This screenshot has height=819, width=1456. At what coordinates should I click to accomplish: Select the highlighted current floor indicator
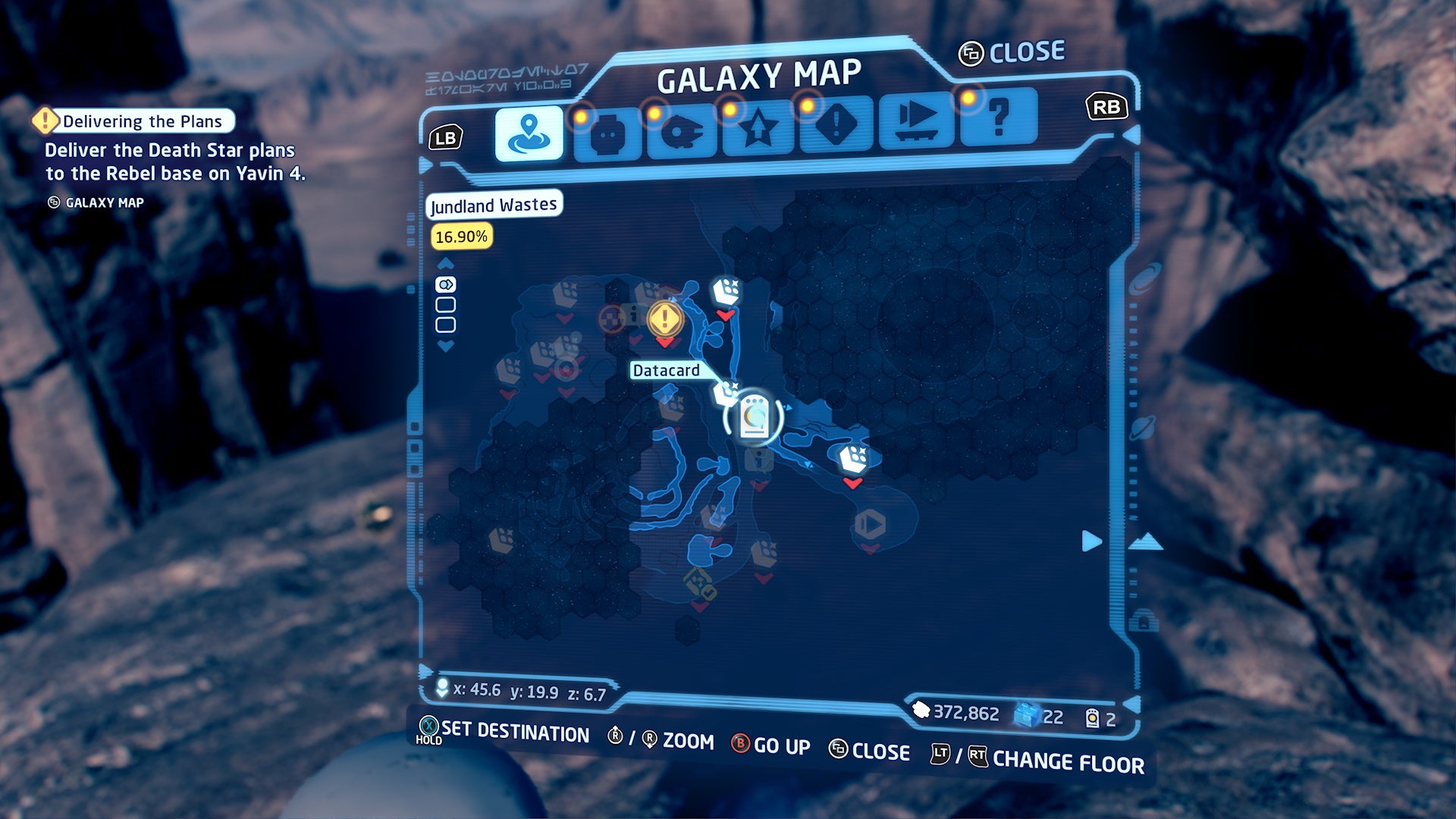pyautogui.click(x=446, y=284)
